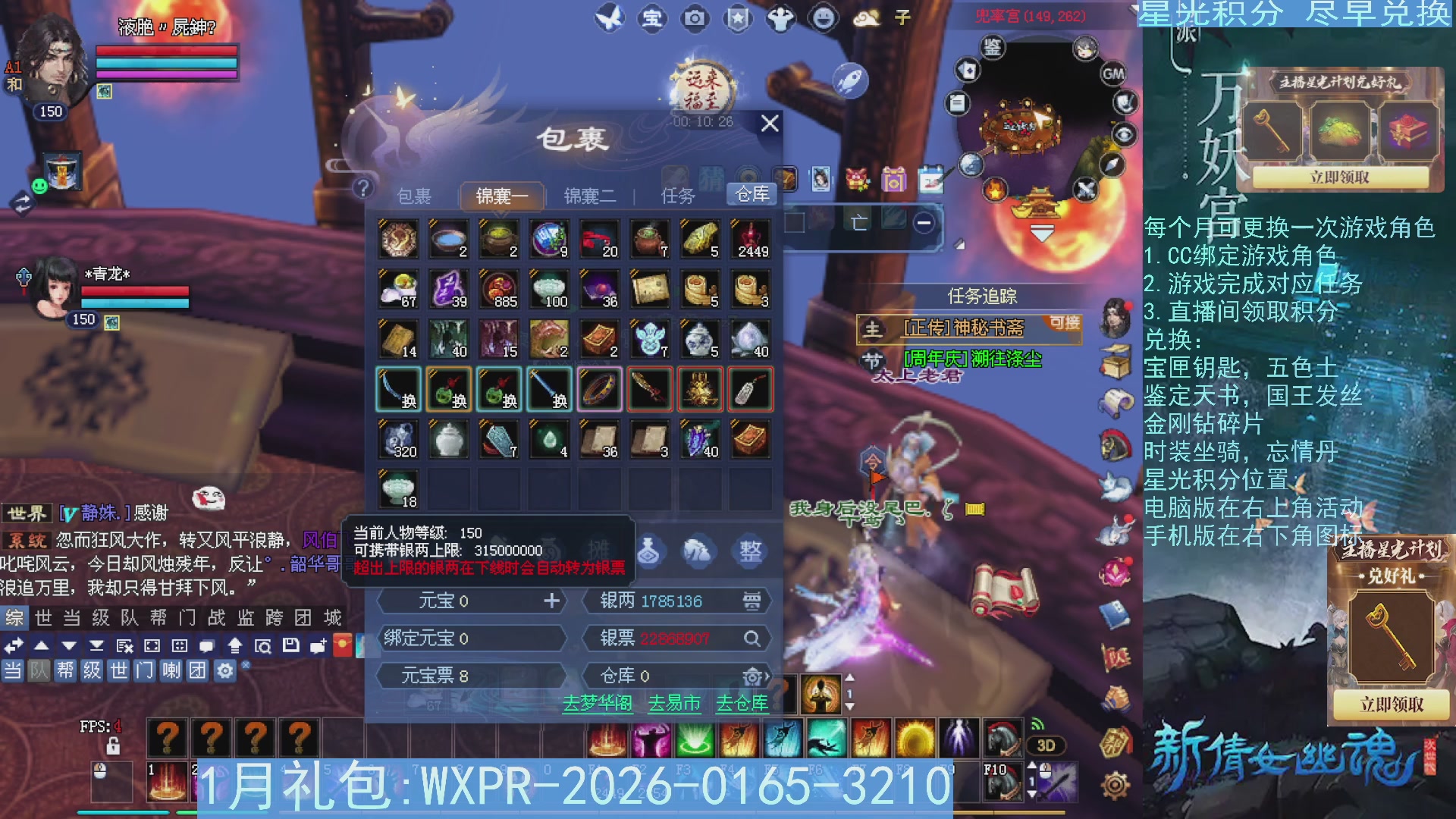Click the item stacked 2449 in the bag grid
Viewport: 1456px width, 819px height.
click(749, 239)
